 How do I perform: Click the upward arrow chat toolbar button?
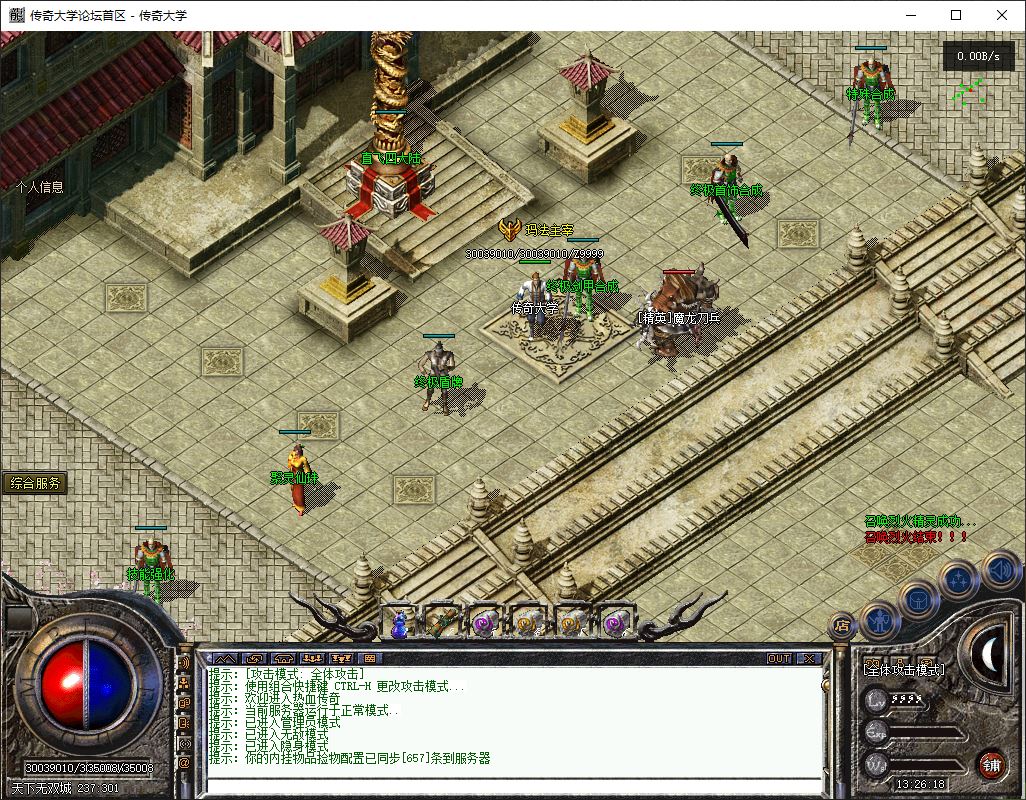point(226,659)
